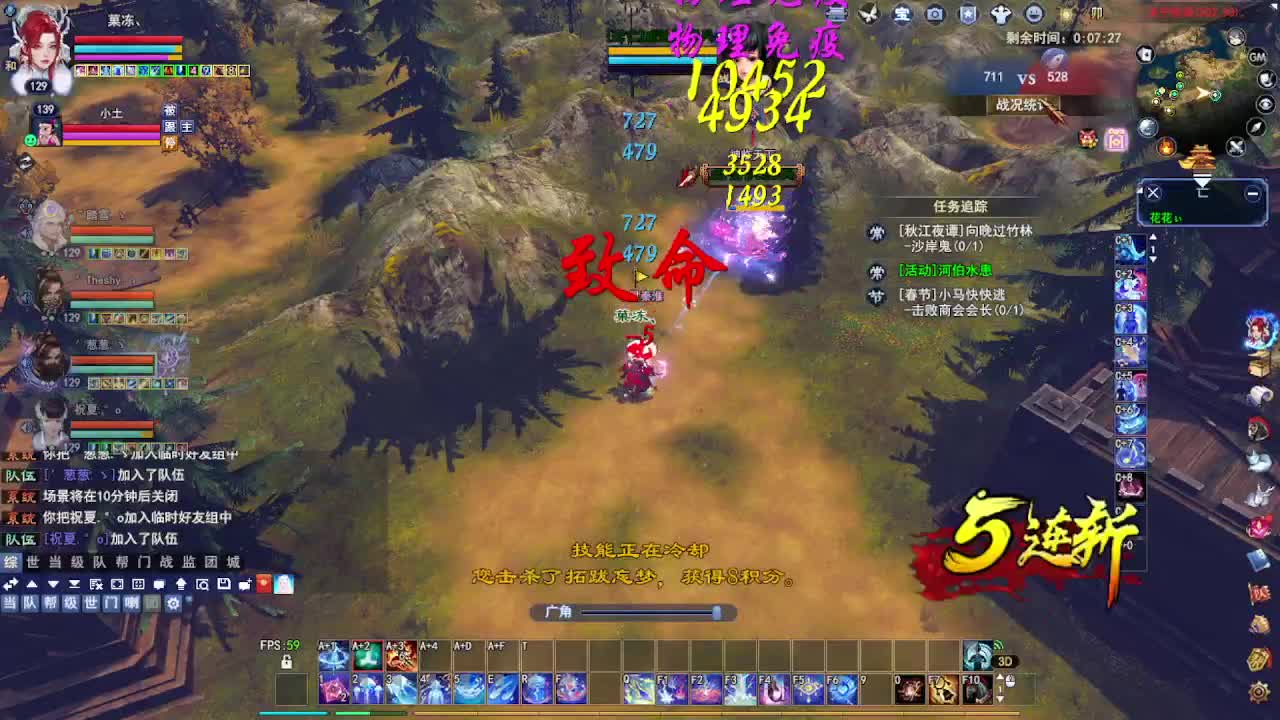The image size is (1280, 720).
Task: Toggle the green signal icon beside the 3D button
Action: click(998, 644)
